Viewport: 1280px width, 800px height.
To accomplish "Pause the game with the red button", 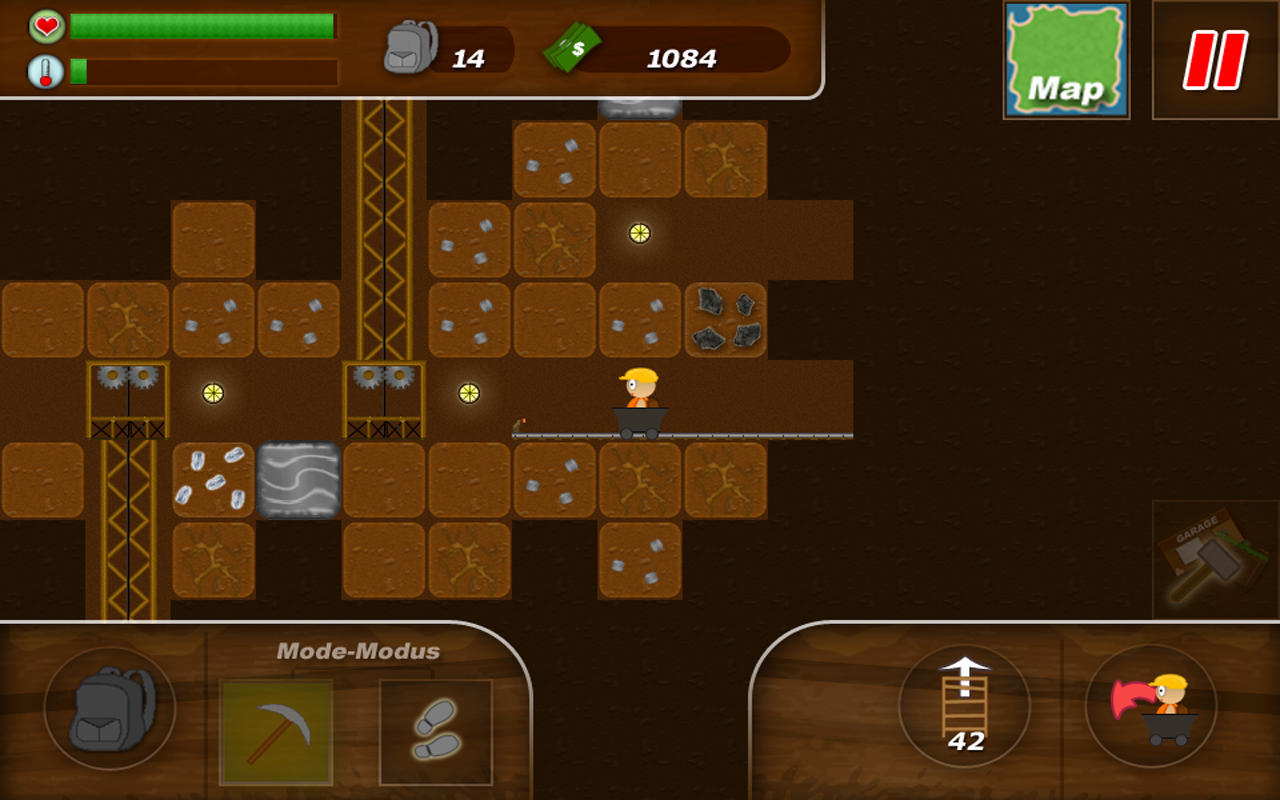I will (x=1215, y=60).
